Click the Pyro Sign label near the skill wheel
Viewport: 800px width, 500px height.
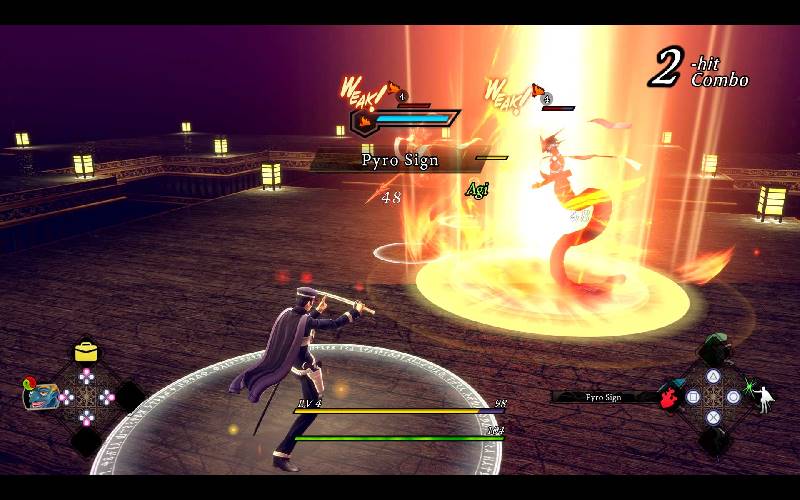(603, 397)
